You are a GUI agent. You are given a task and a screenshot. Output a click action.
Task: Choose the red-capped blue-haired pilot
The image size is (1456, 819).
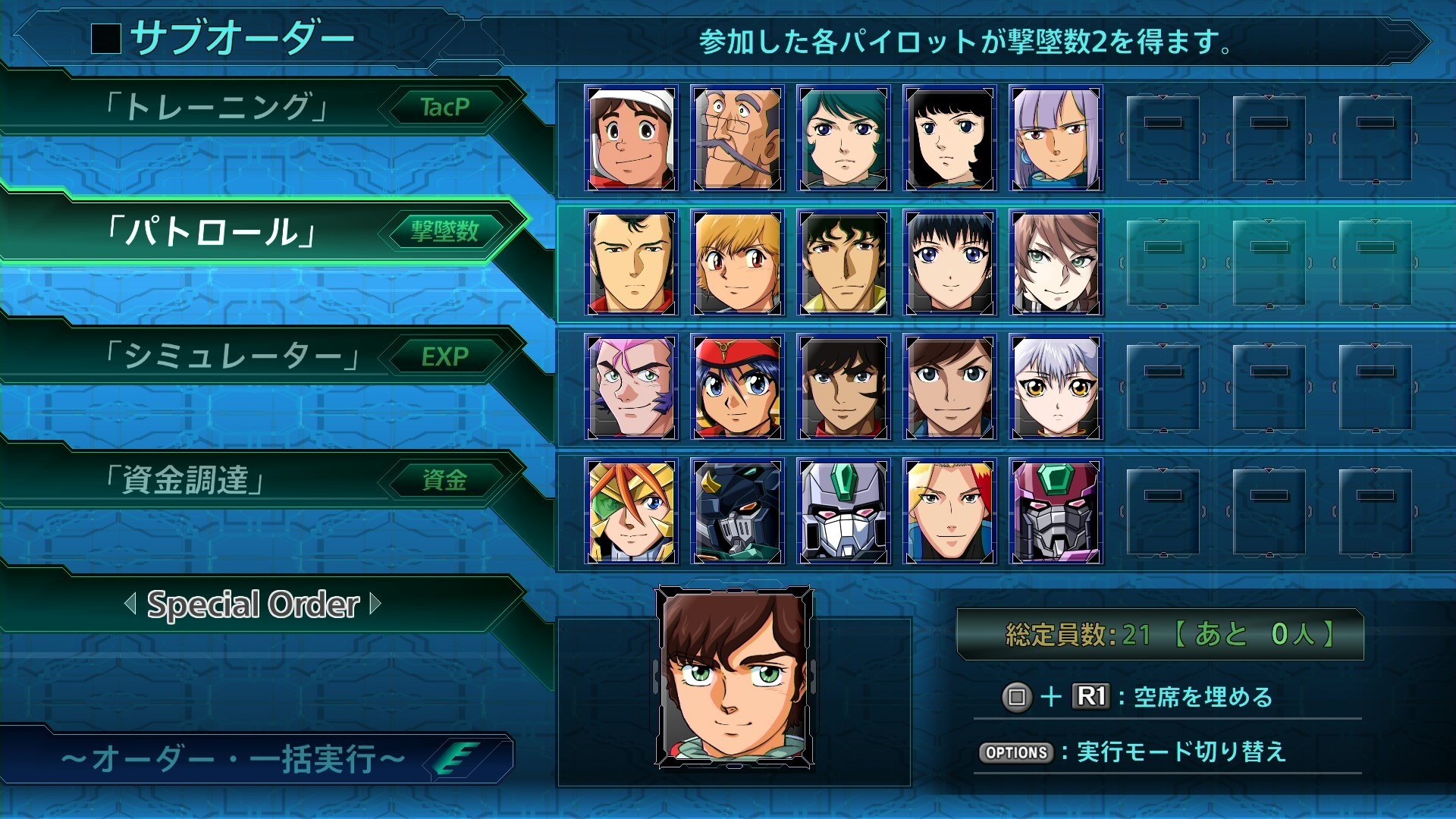click(x=737, y=388)
